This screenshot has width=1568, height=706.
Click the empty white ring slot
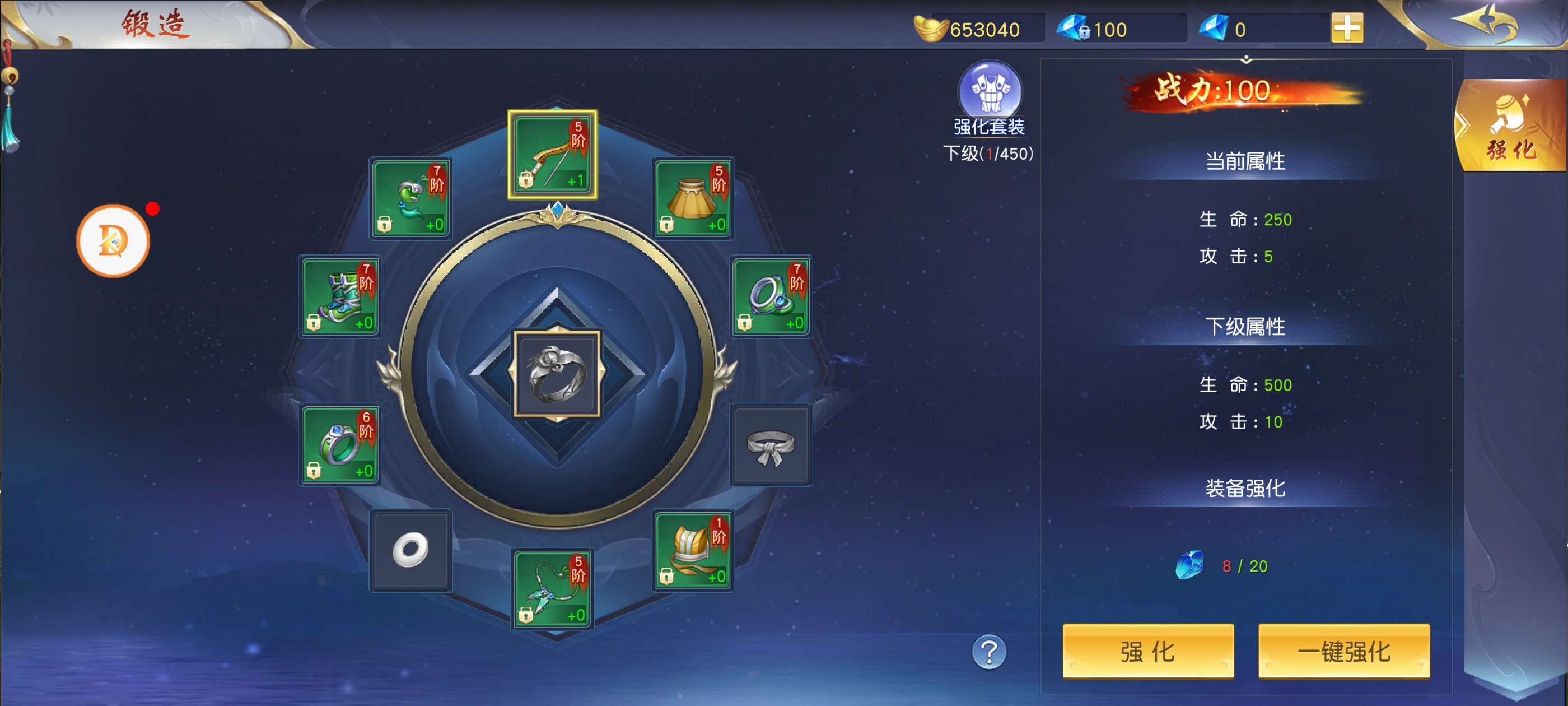(x=411, y=550)
